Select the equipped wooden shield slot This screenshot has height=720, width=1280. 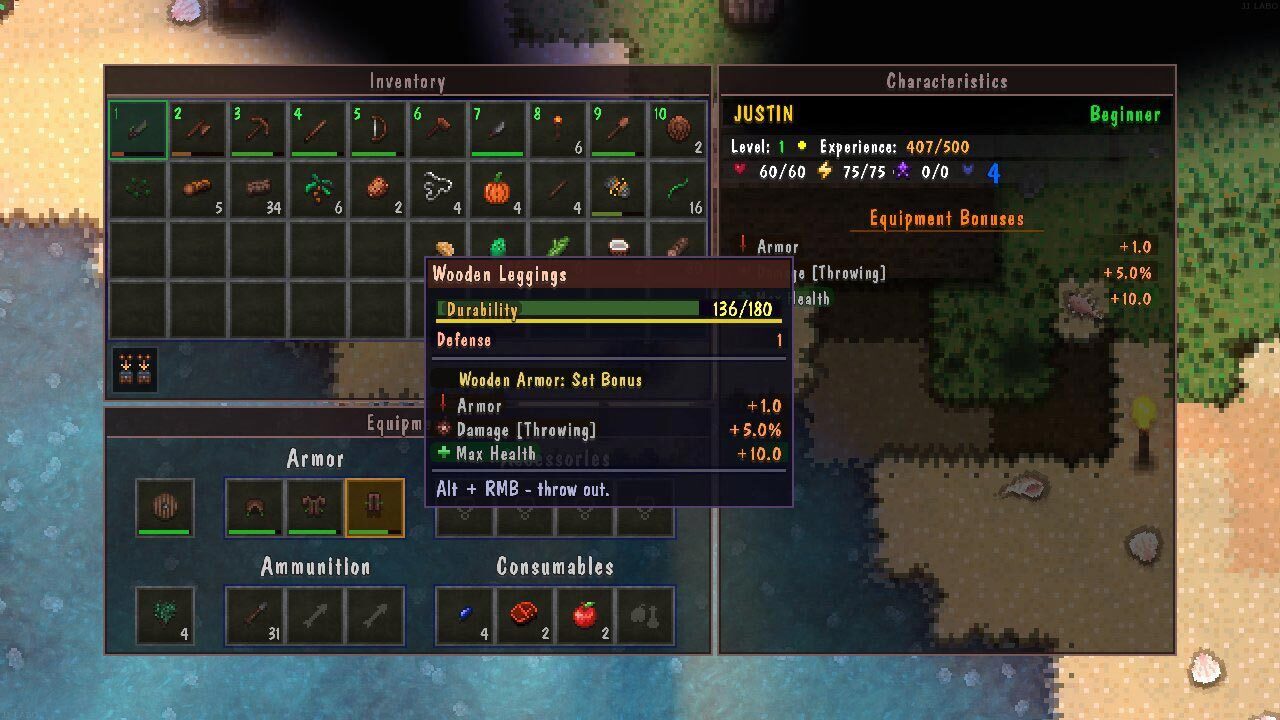click(x=165, y=507)
